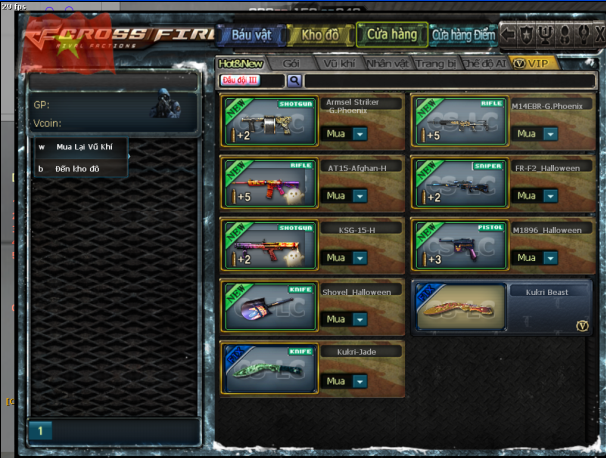Choose Đến kho đồ menu entry
Screen dimensions: 606x458
75,168
